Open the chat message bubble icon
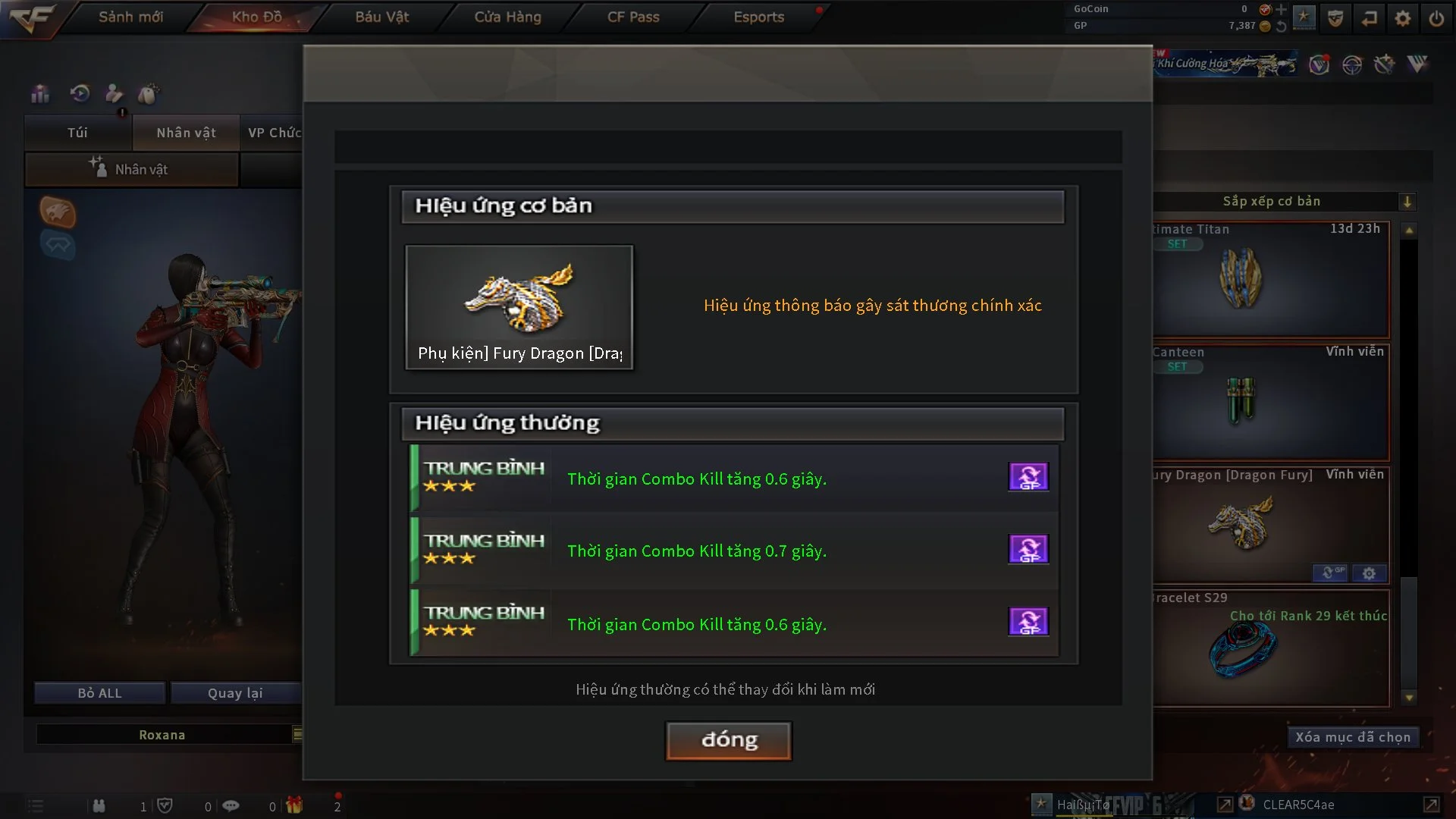The height and width of the screenshot is (819, 1456). (x=231, y=805)
